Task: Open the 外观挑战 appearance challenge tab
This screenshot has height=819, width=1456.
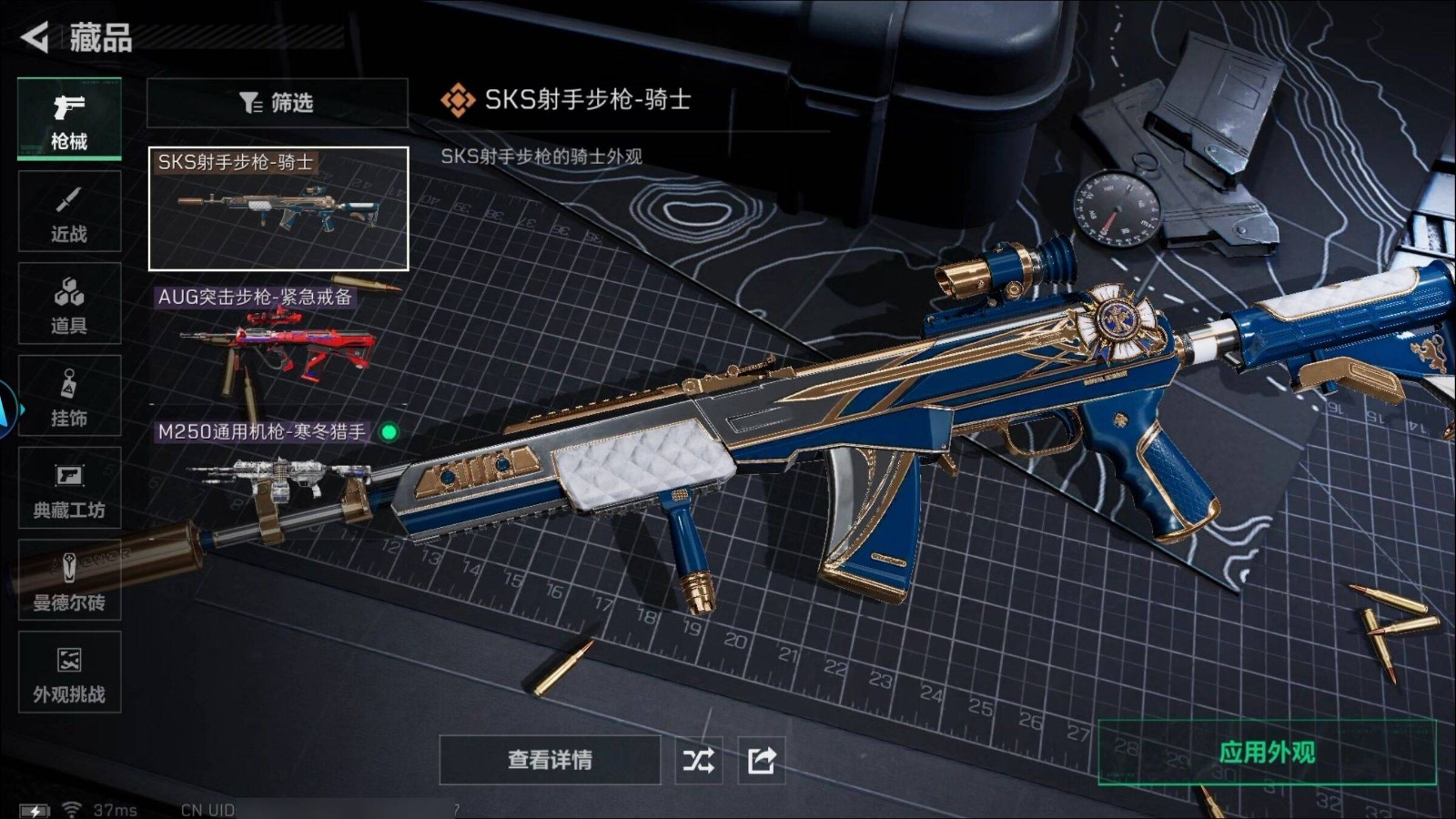Action: pyautogui.click(x=69, y=672)
